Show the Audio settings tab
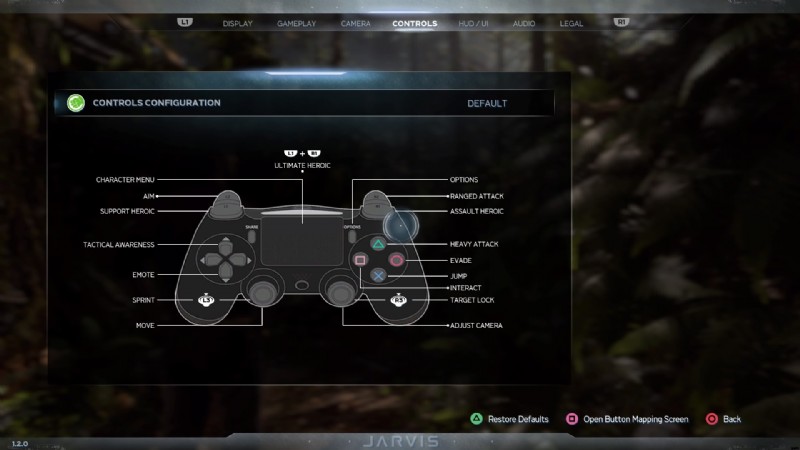 click(523, 22)
